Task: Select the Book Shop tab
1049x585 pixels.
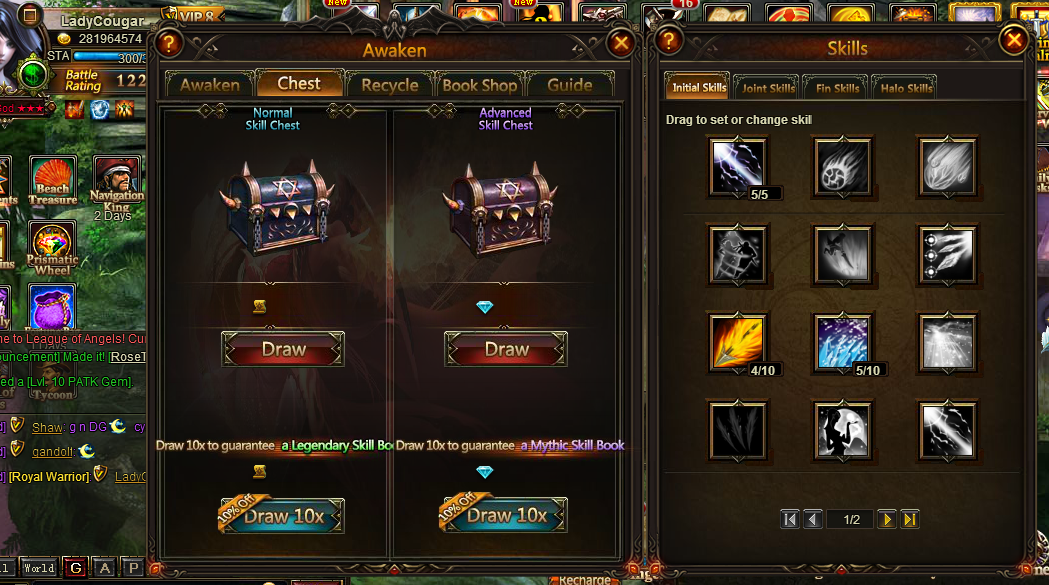Action: (x=480, y=85)
